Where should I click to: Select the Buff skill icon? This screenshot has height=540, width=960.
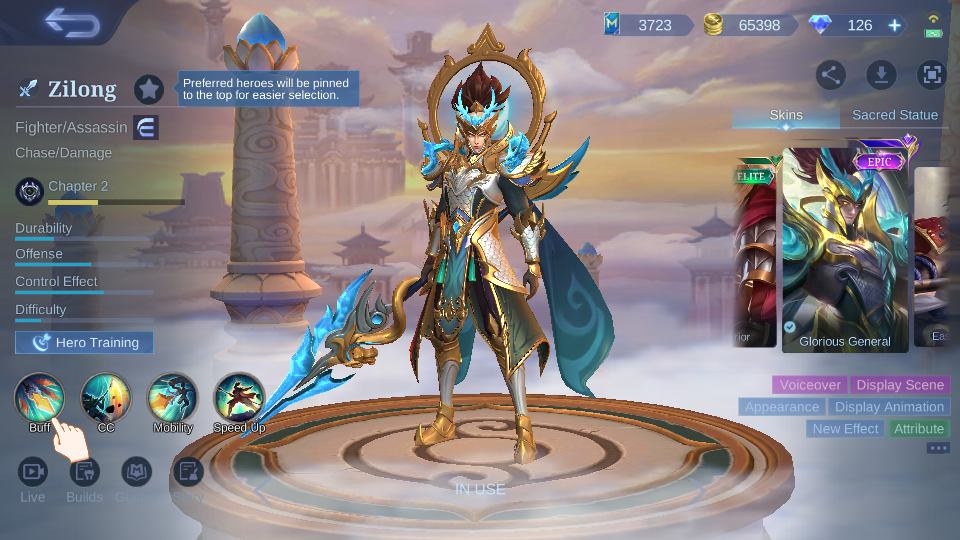pyautogui.click(x=40, y=398)
